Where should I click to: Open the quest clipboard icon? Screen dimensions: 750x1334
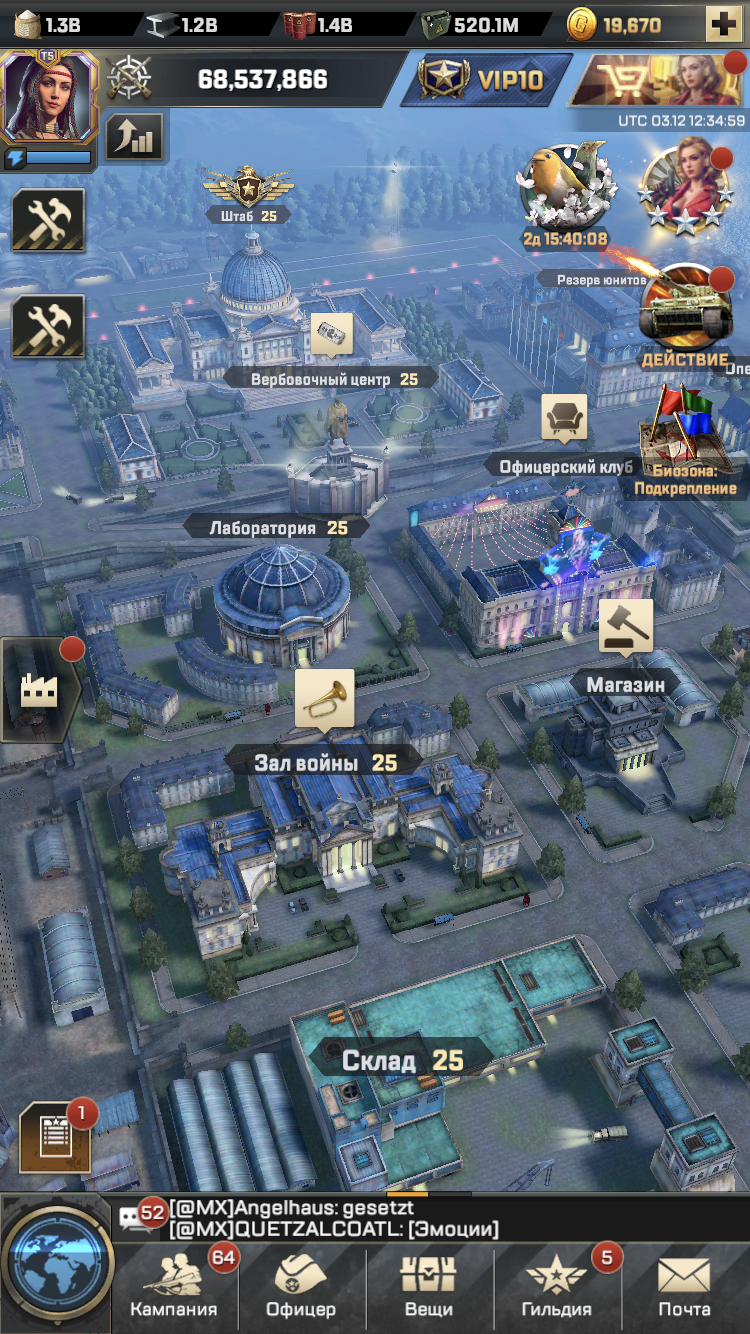tap(55, 1137)
